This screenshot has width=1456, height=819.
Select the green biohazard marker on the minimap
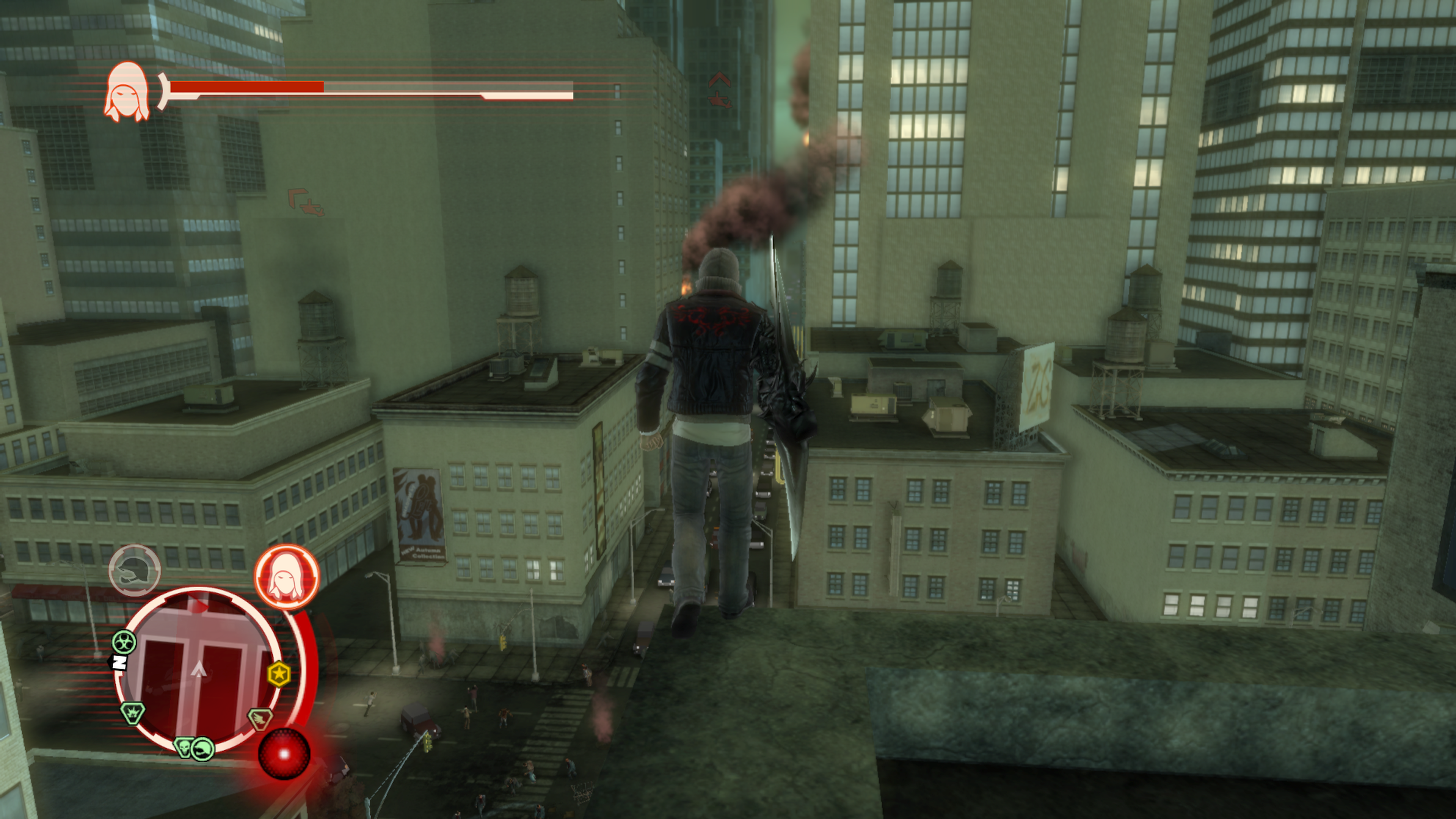pyautogui.click(x=123, y=642)
